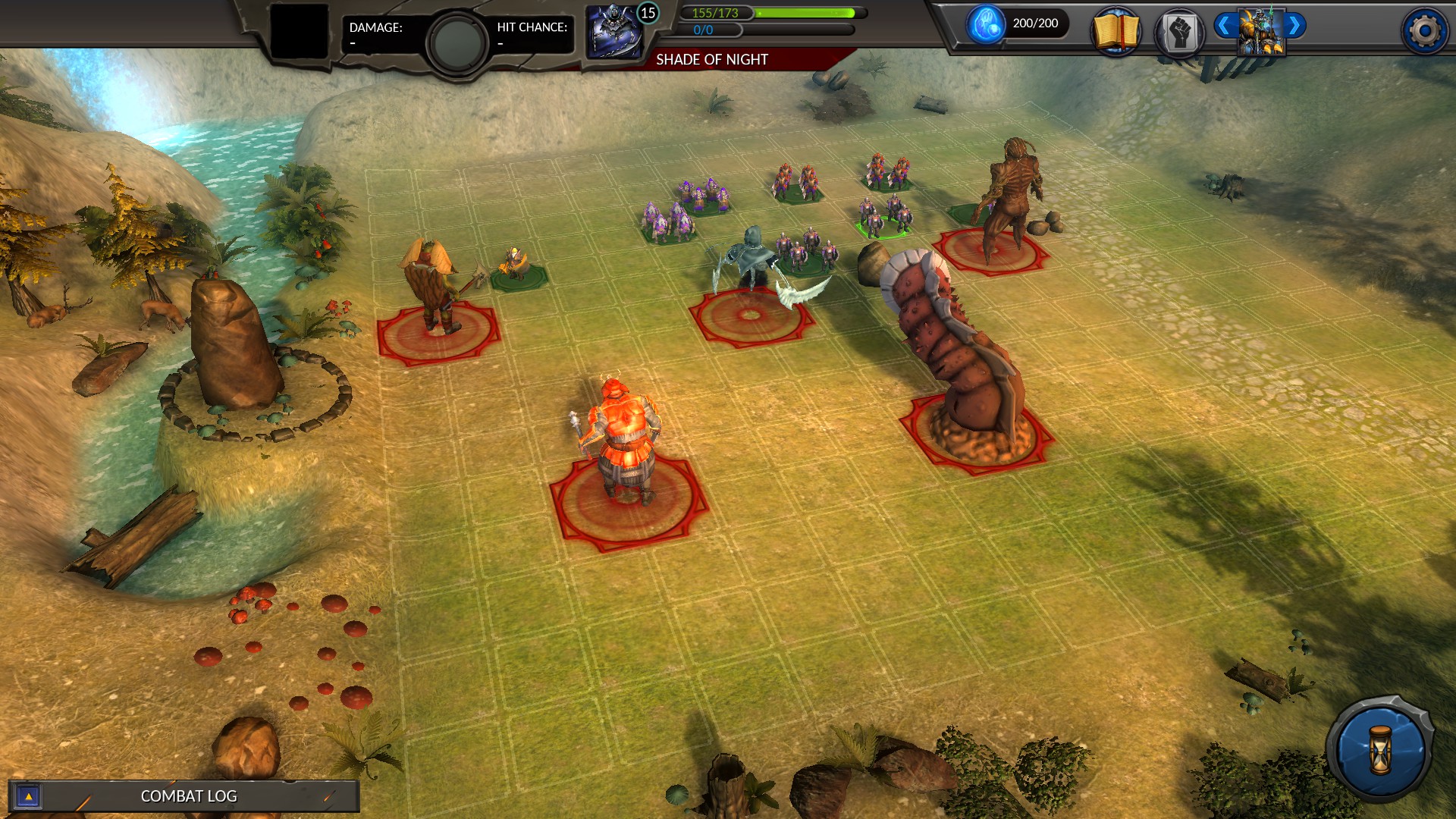
Task: Click the combat log warning triangle icon
Action: click(29, 796)
